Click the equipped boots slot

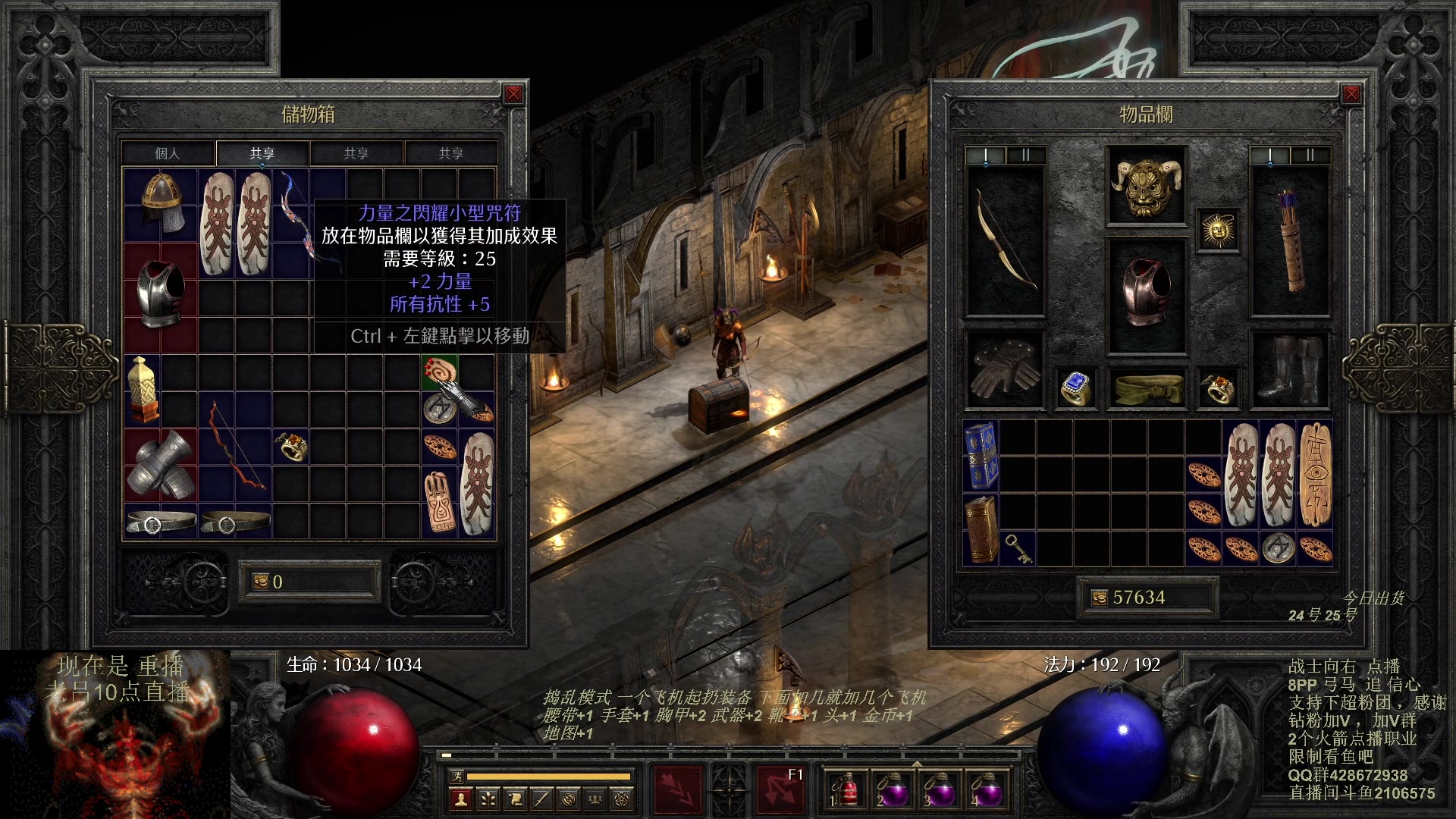1289,370
